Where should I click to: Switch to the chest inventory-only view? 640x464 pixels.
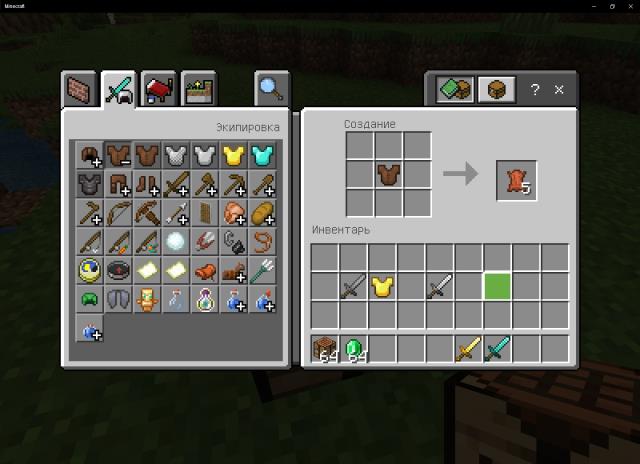click(494, 90)
